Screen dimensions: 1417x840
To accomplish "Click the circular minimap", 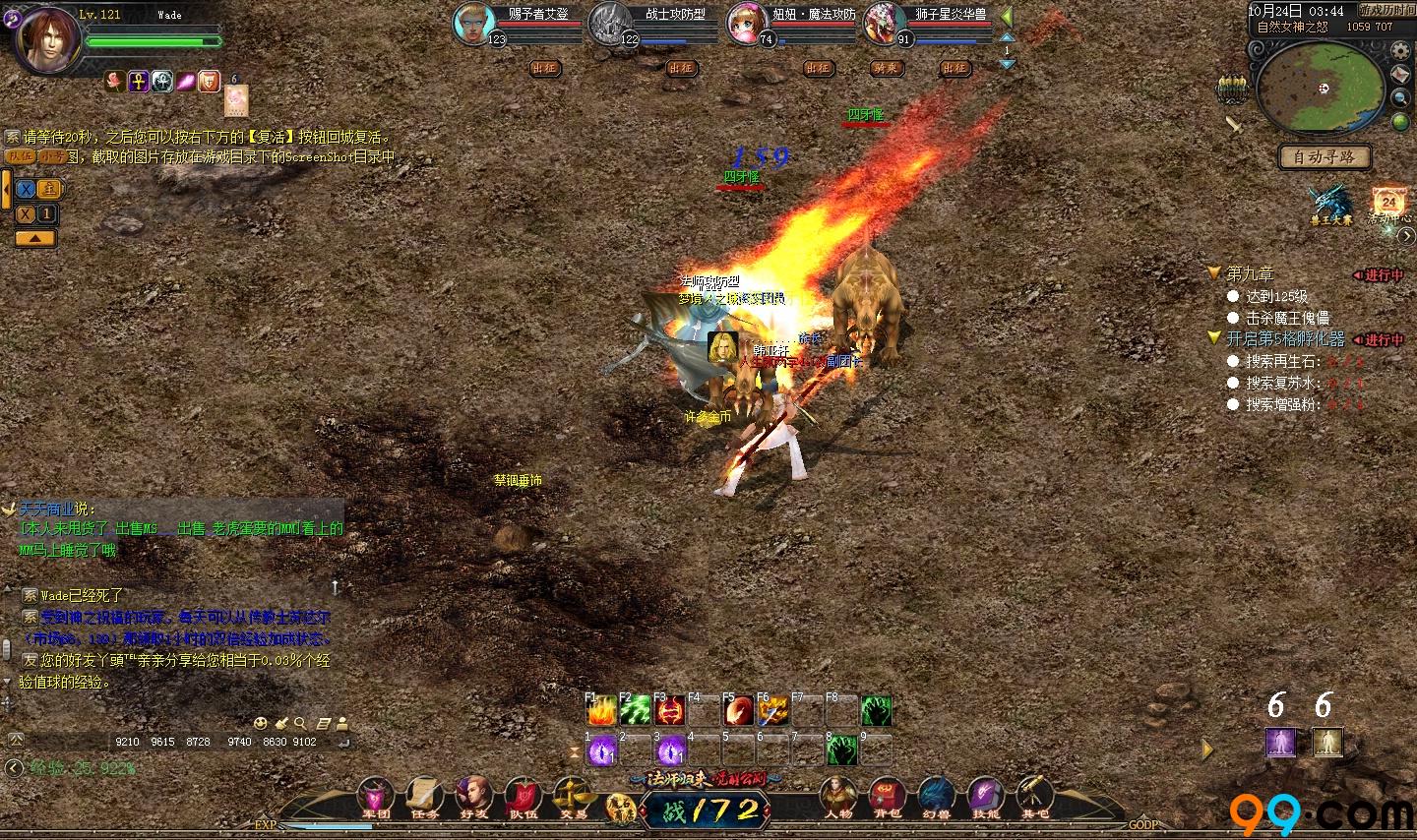I will (1321, 87).
